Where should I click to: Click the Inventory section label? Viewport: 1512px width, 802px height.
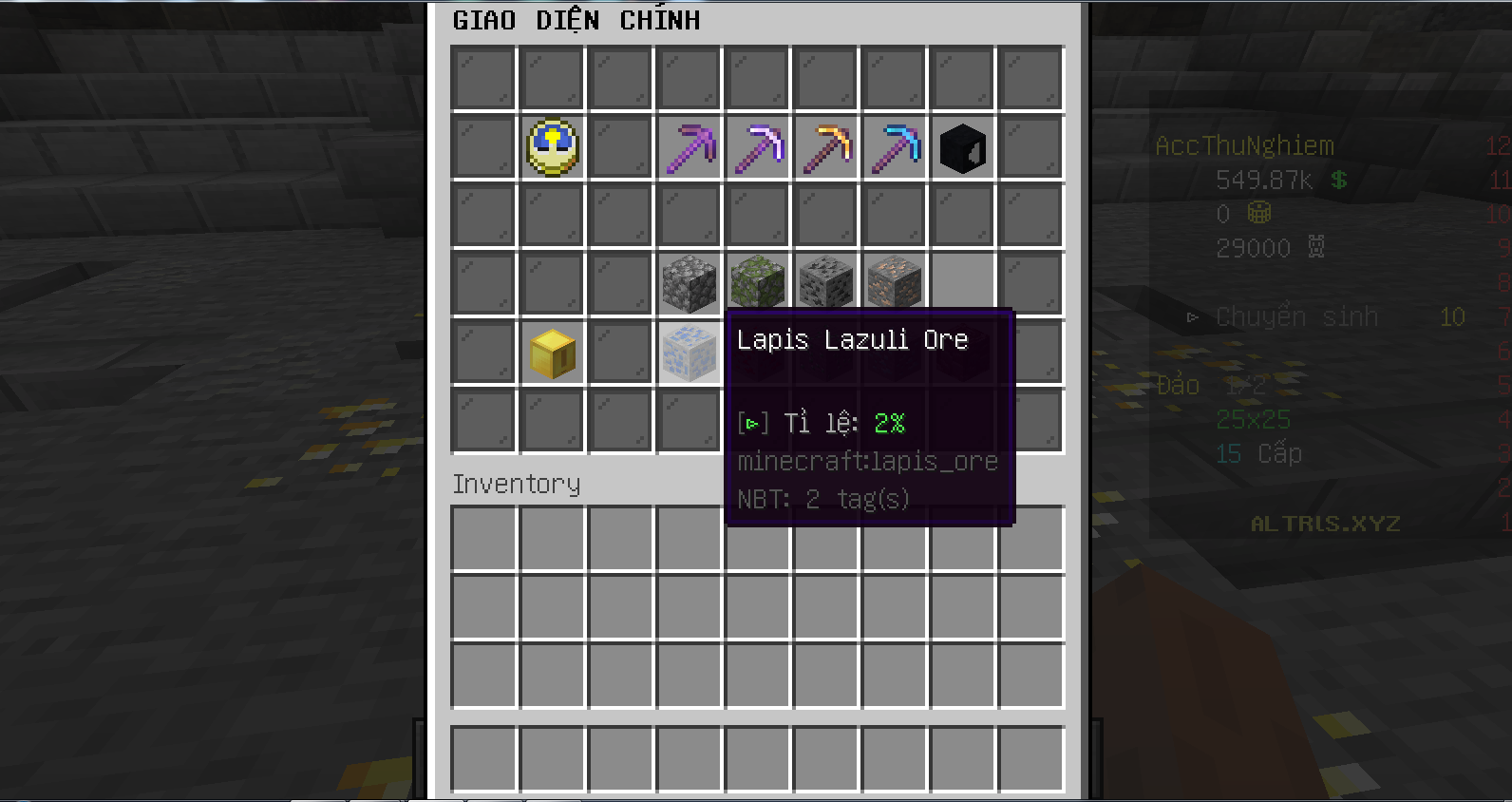pyautogui.click(x=517, y=485)
